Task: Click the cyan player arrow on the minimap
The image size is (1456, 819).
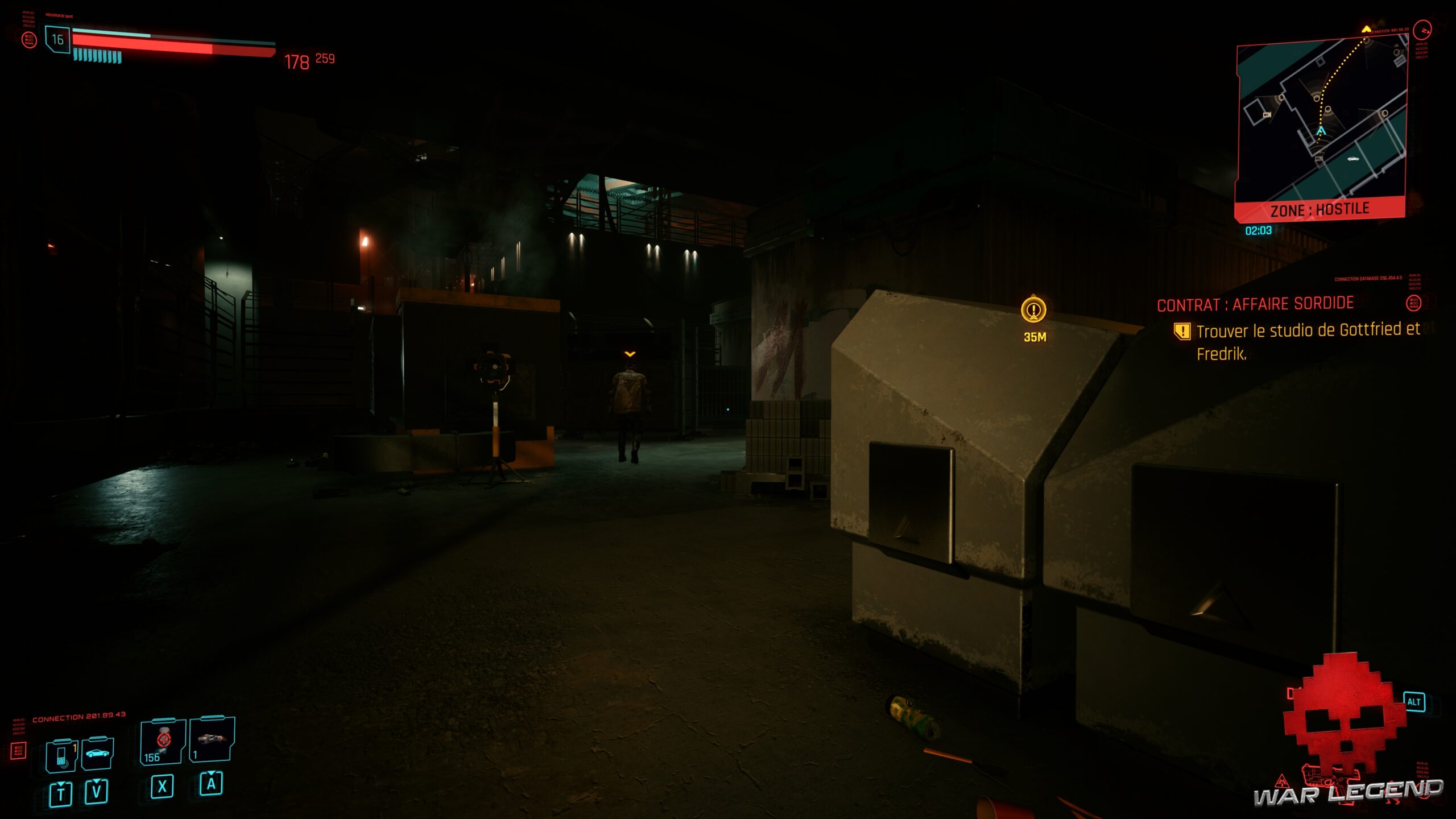Action: tap(1321, 131)
